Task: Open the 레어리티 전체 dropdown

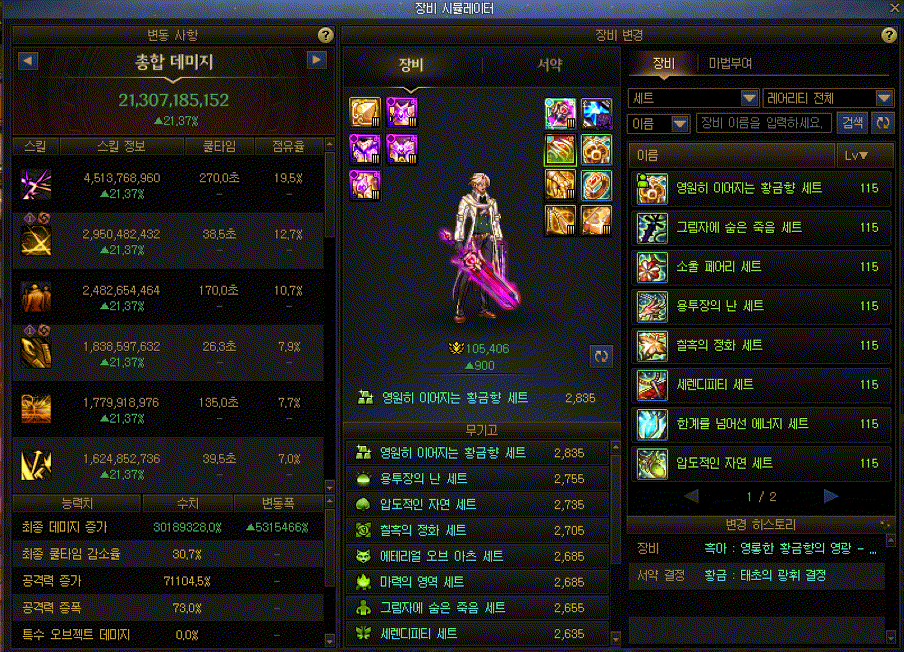Action: 828,98
